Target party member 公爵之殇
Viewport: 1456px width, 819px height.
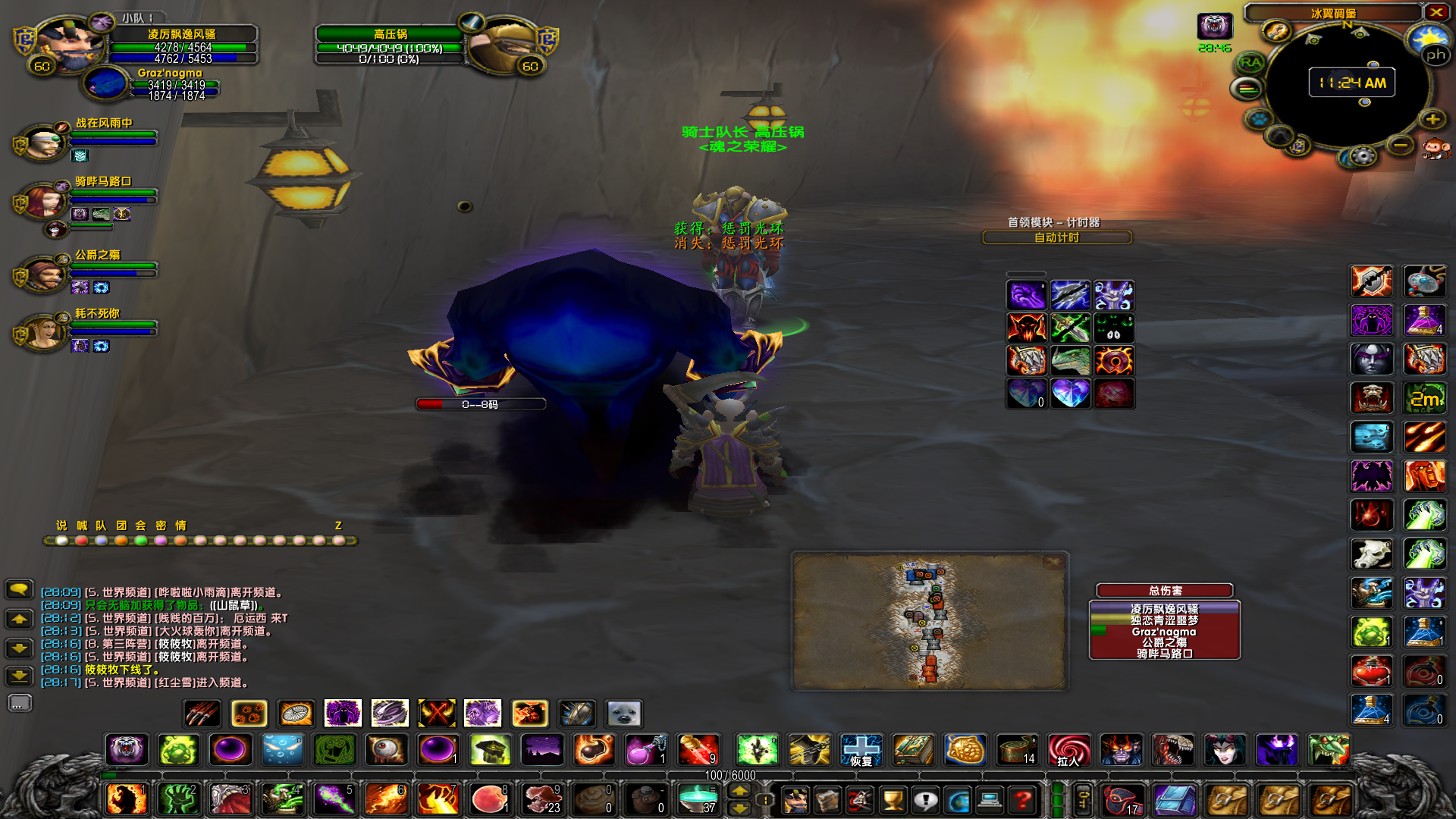click(x=97, y=255)
